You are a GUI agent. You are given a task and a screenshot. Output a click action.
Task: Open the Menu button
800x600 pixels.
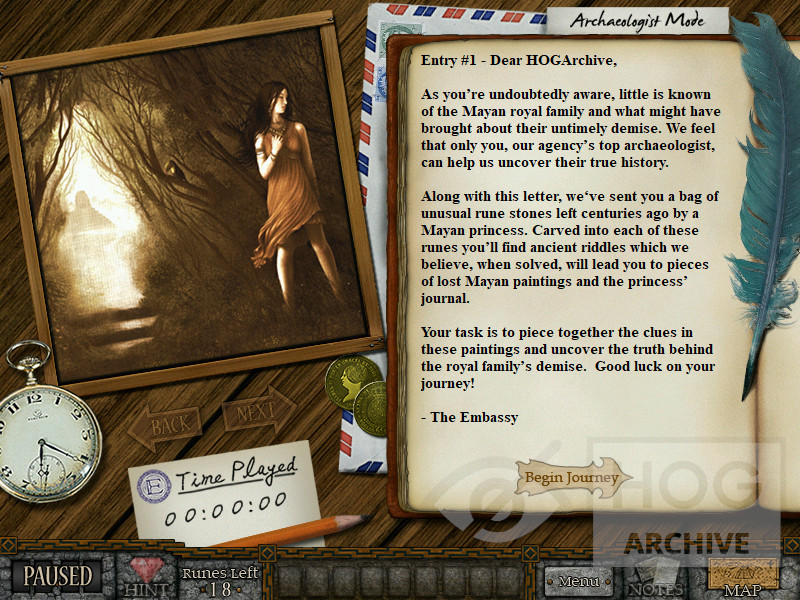click(578, 580)
